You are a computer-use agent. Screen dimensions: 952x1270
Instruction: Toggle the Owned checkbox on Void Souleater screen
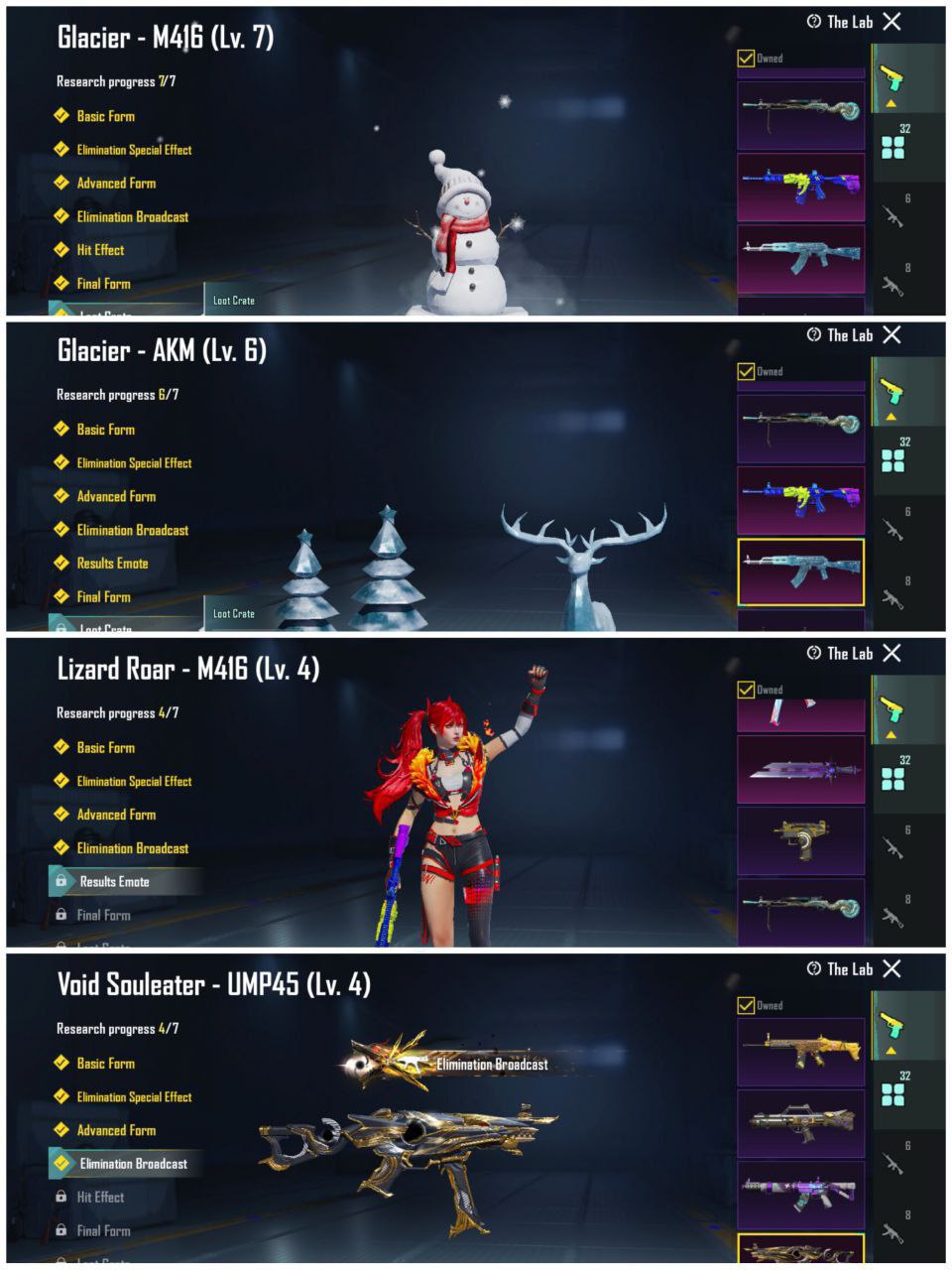[746, 1006]
